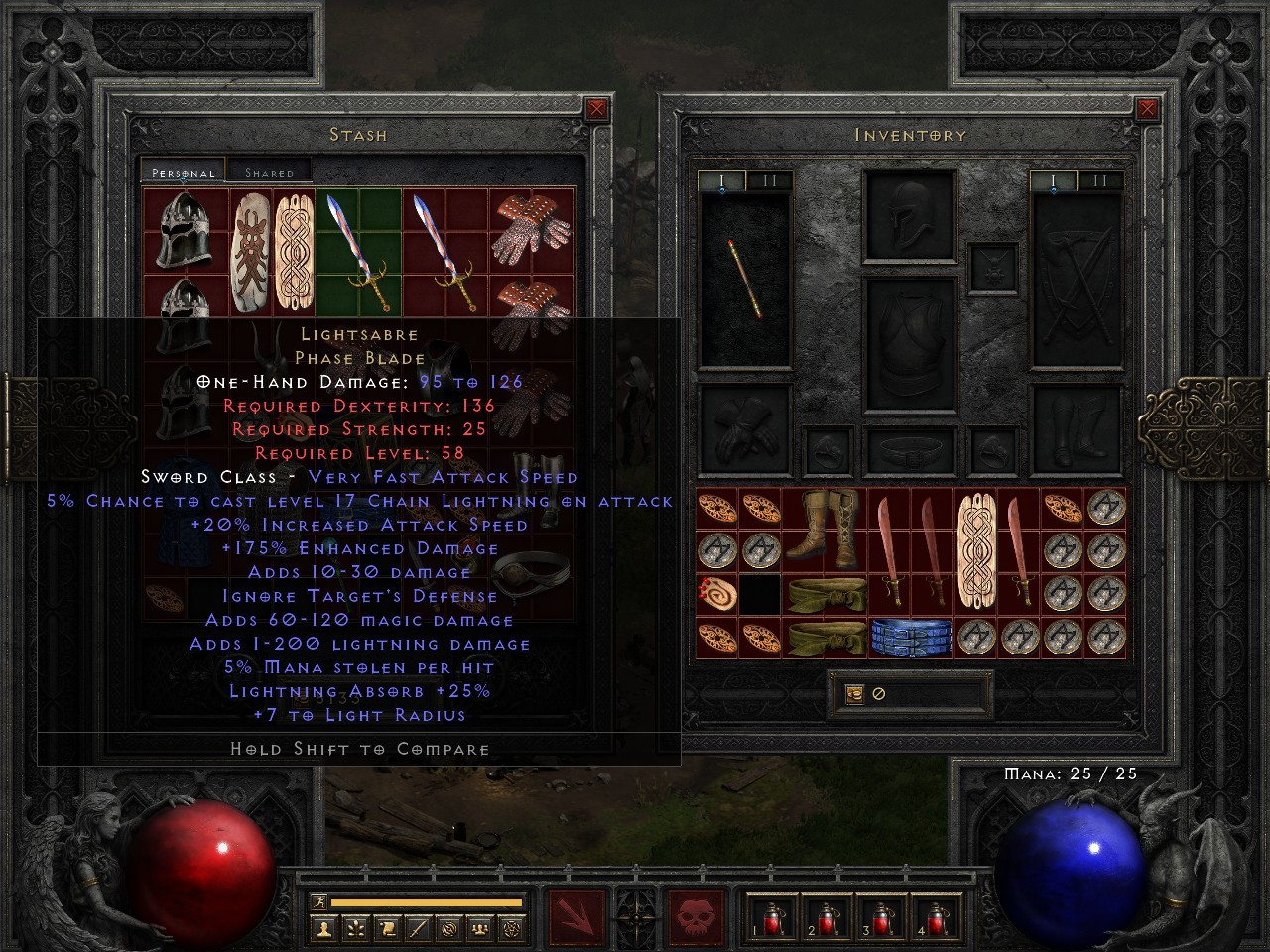Screen dimensions: 1270x952
Task: Select the Personal stash tab
Action: click(182, 171)
